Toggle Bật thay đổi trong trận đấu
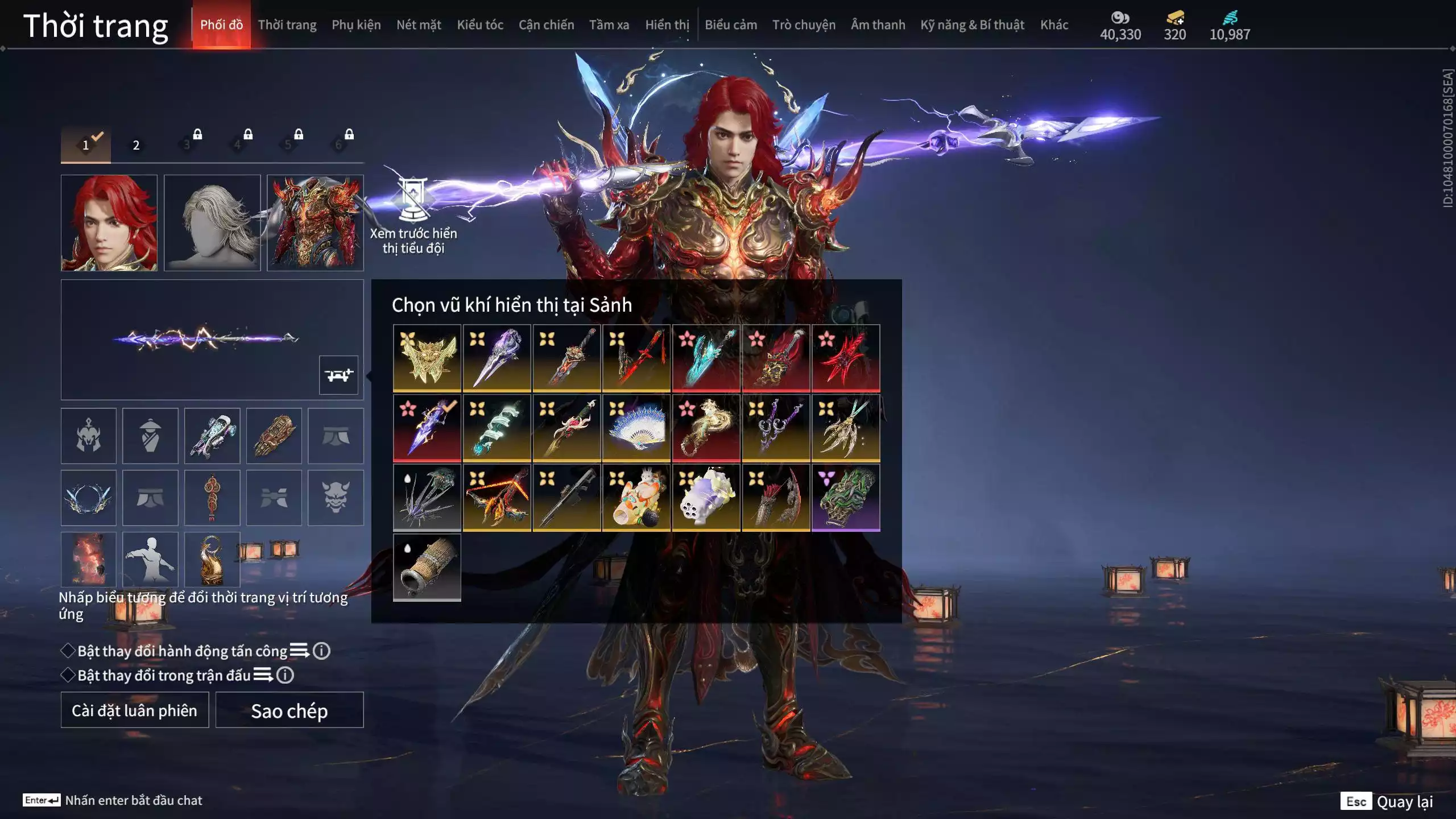Screen dimensions: 1456x819 tap(68, 675)
